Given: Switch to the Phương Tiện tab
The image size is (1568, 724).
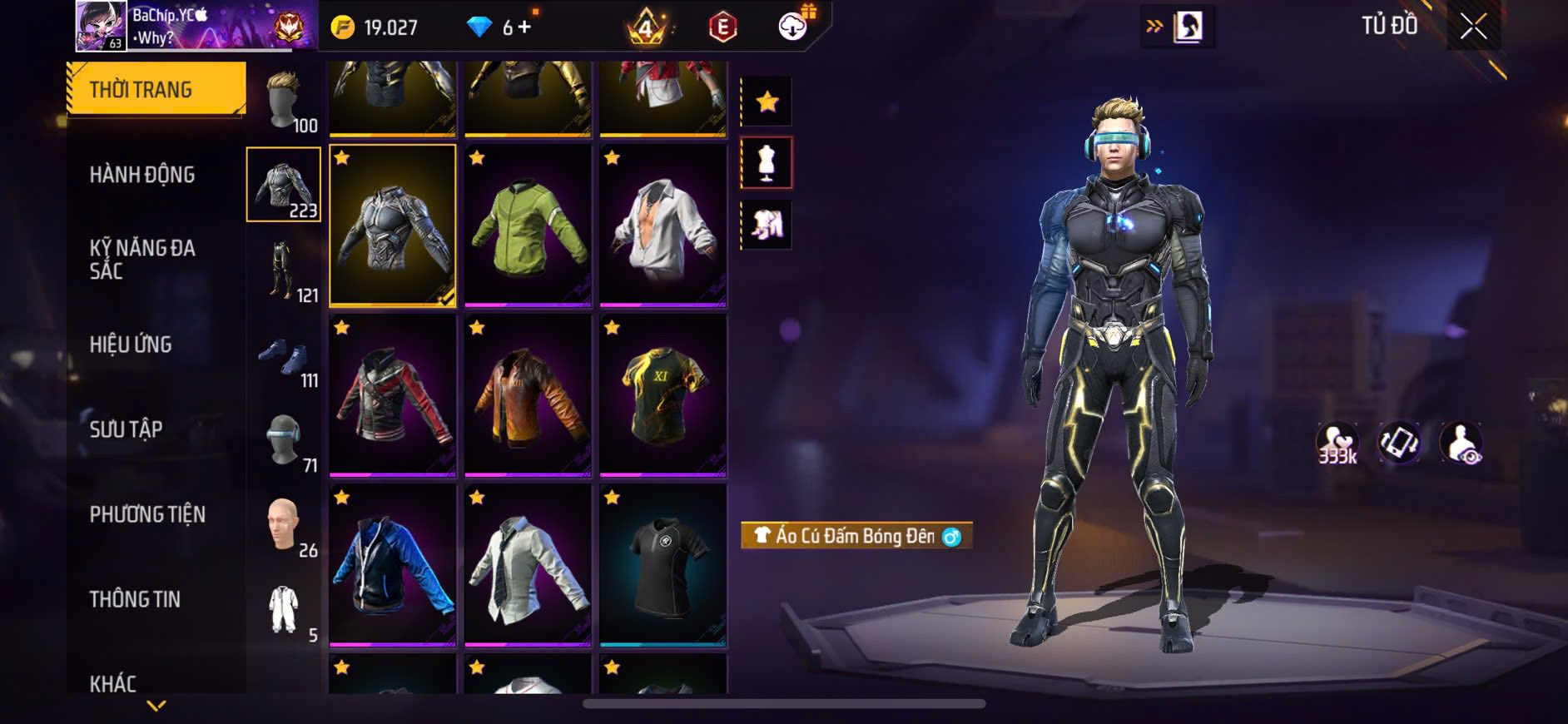Looking at the screenshot, I should [x=147, y=514].
